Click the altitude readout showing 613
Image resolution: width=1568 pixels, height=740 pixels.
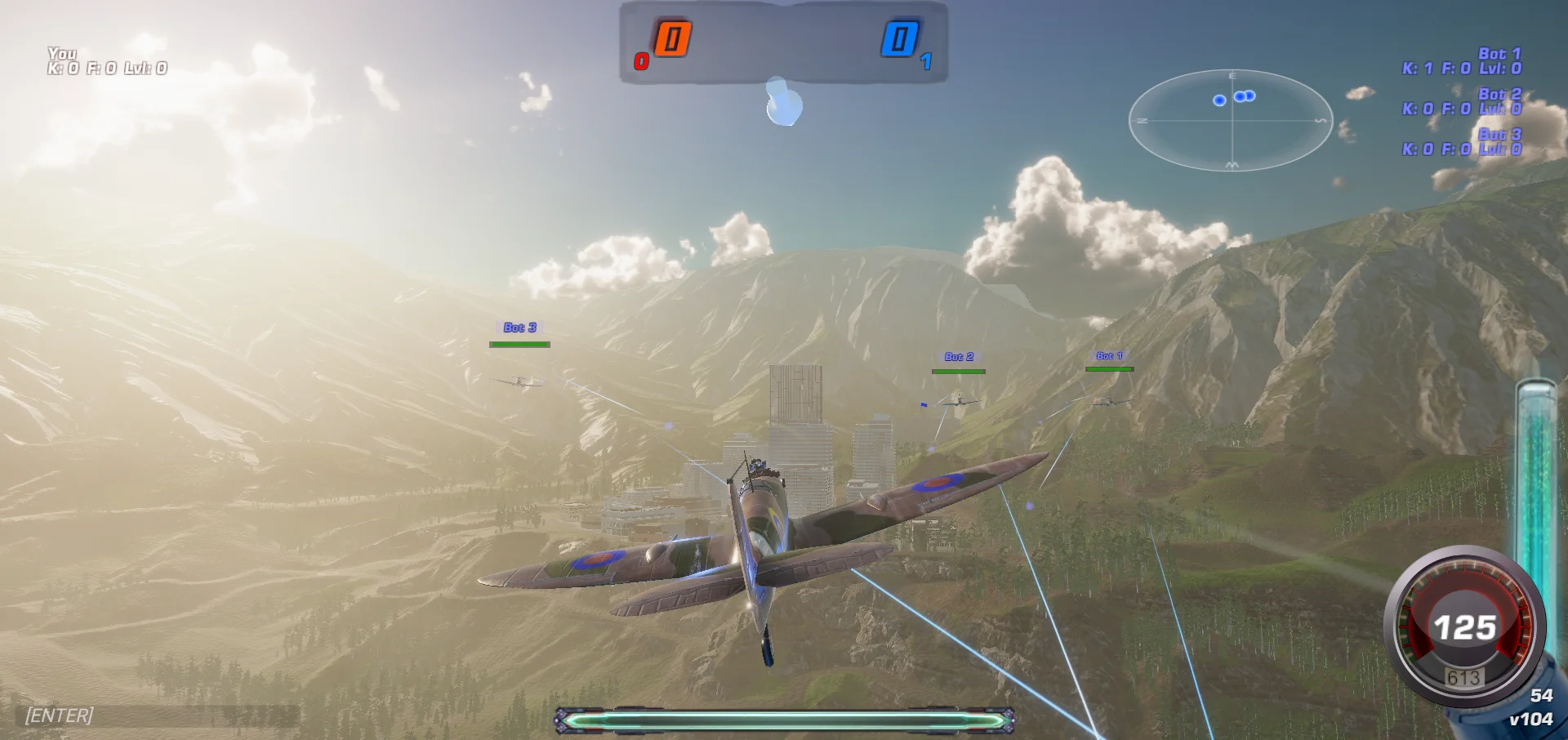(1466, 676)
